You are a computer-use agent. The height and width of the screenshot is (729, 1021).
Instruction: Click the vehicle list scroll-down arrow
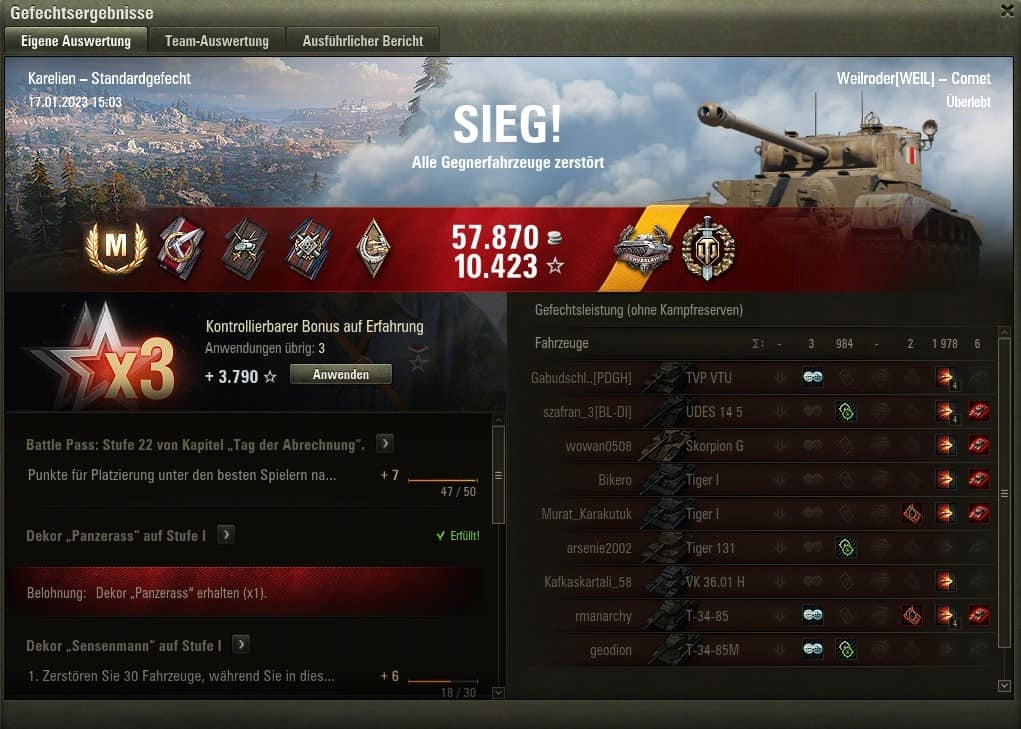(x=1005, y=685)
